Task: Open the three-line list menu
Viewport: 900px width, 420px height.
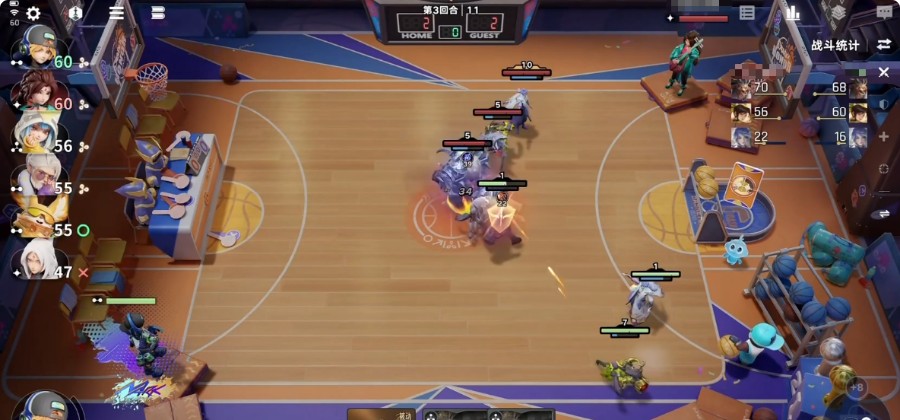Action: point(117,13)
